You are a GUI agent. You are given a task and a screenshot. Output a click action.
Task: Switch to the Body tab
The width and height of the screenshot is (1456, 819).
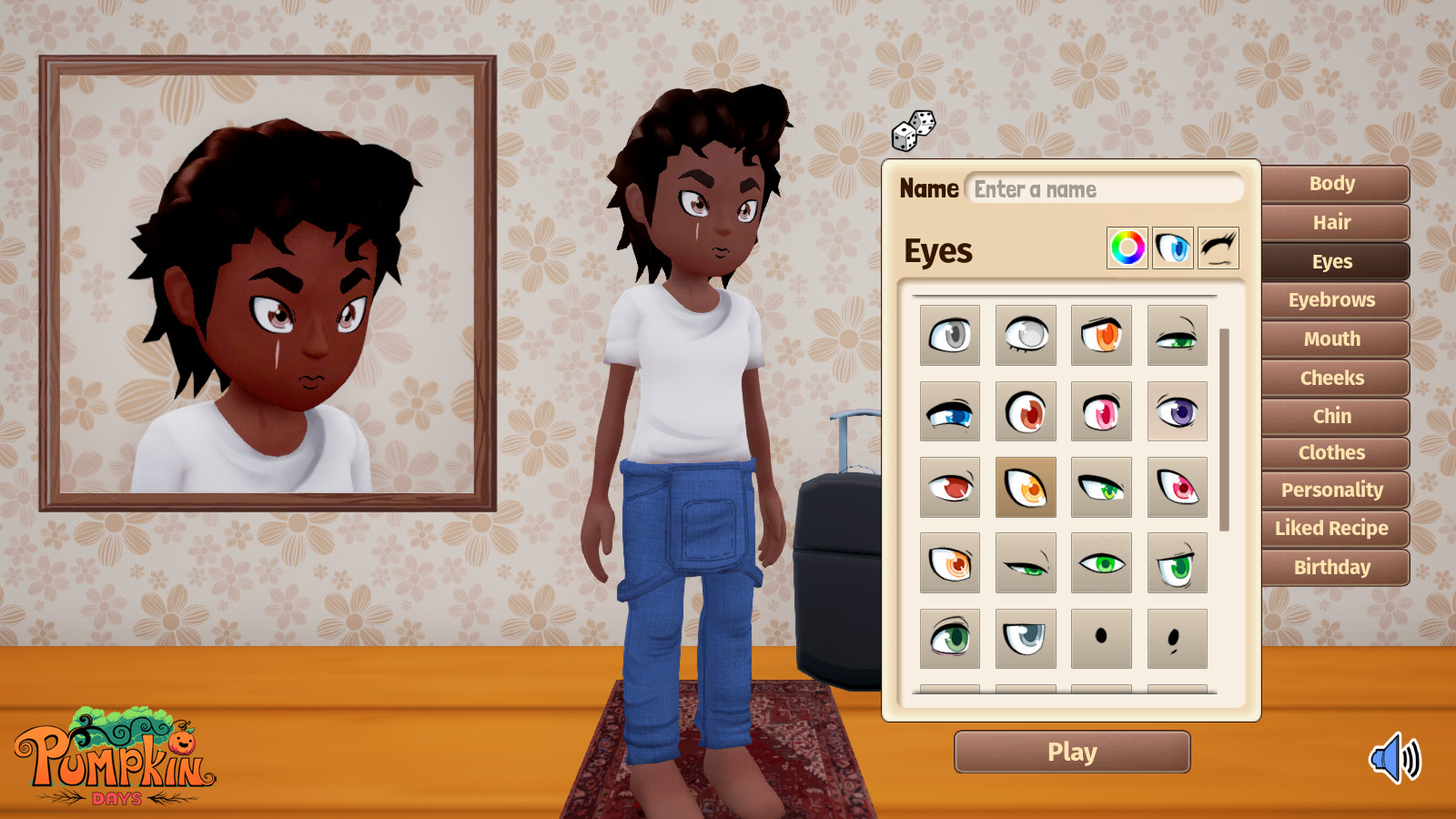point(1333,184)
